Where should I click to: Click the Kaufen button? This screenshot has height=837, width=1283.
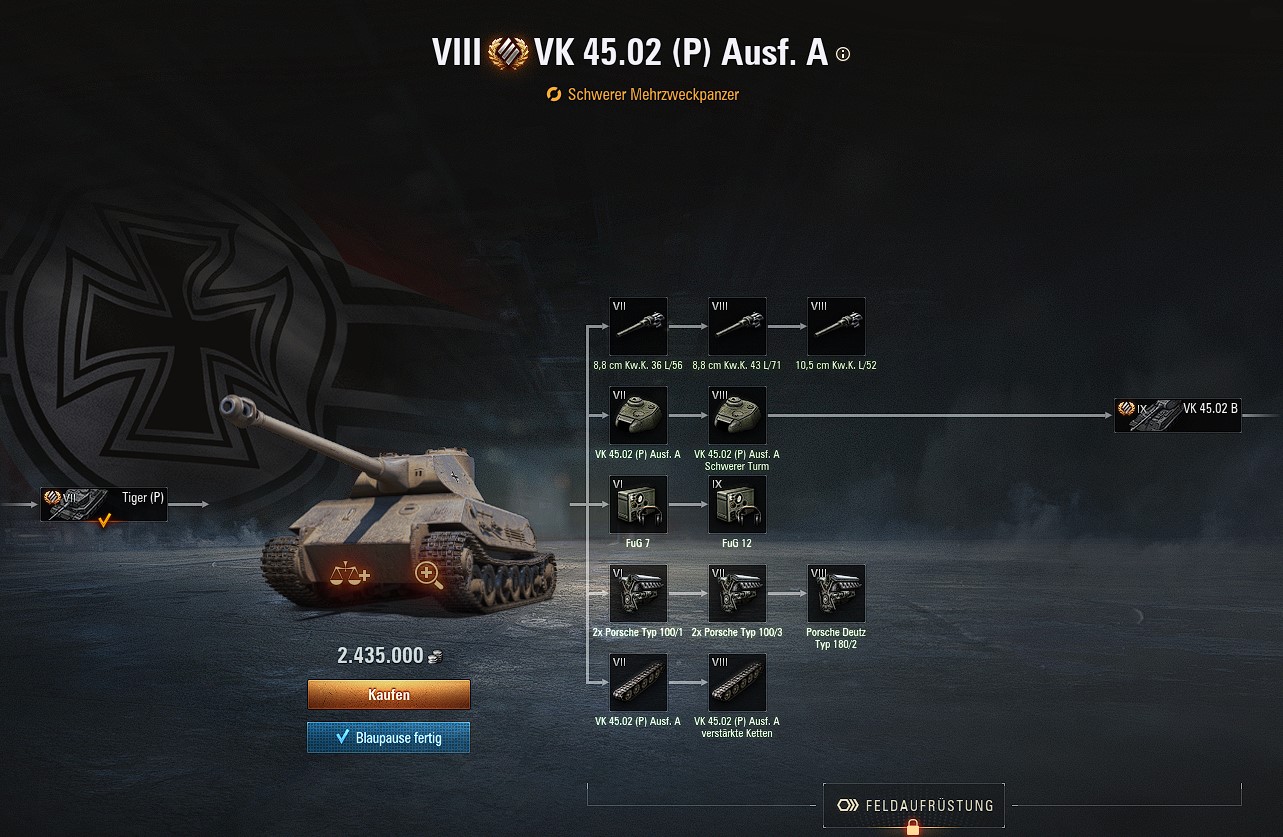point(388,694)
